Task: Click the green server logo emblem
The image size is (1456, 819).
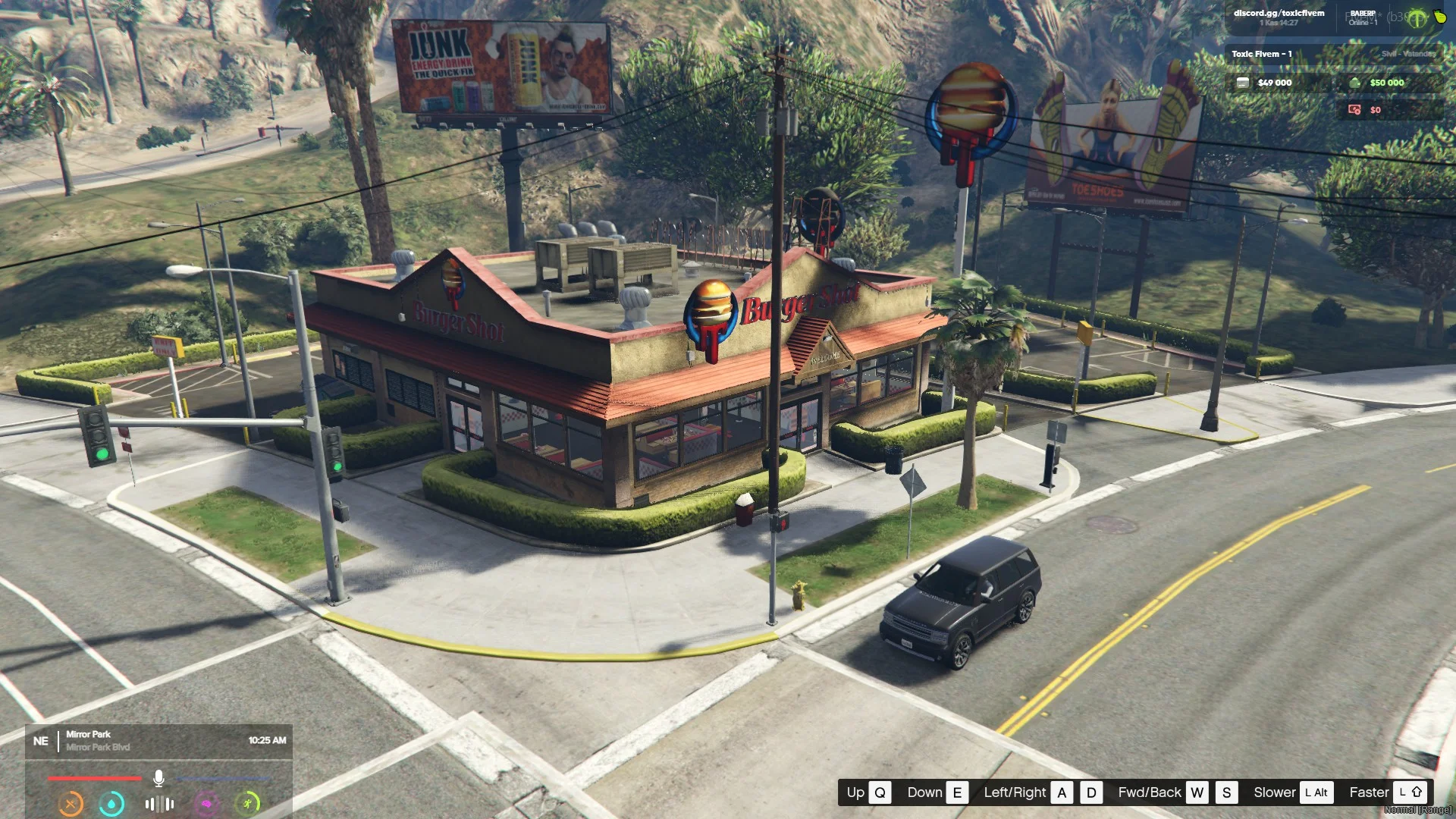Action: (1417, 19)
